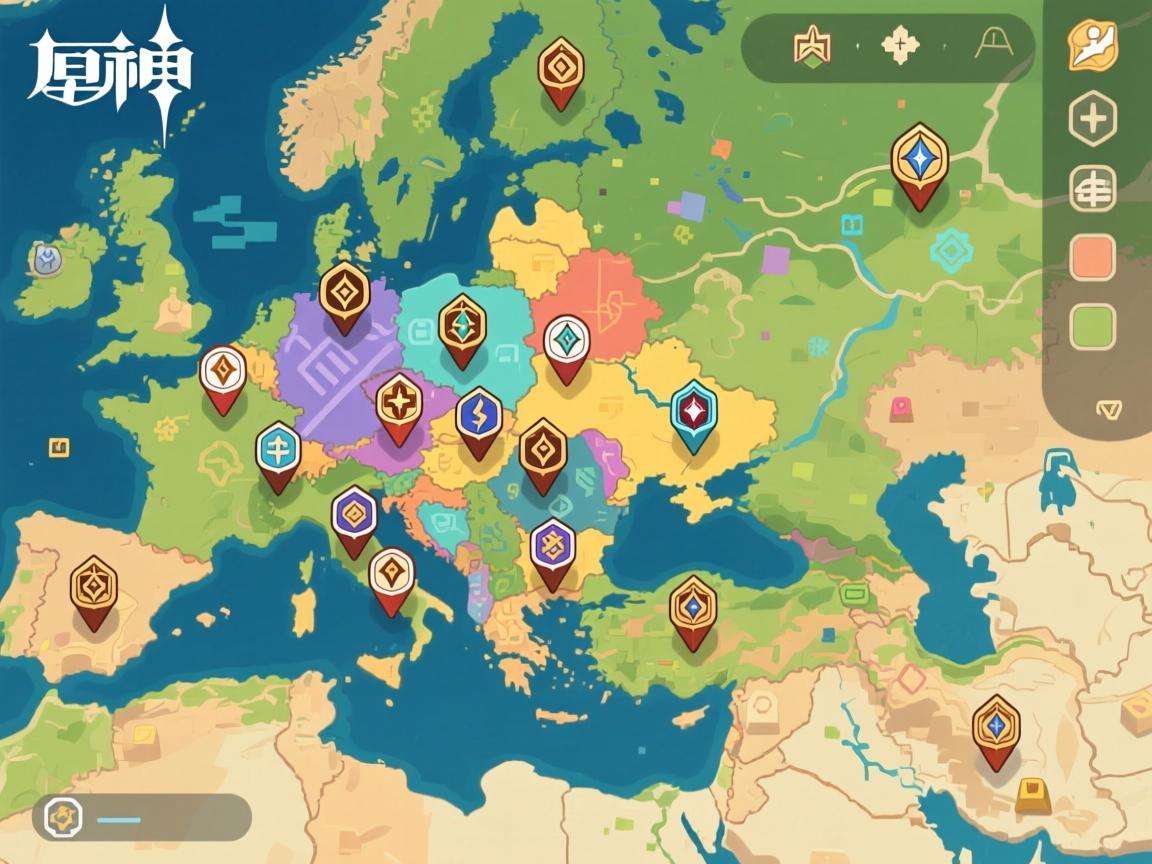Expand the side panel with the triangle arrow

point(1107,409)
